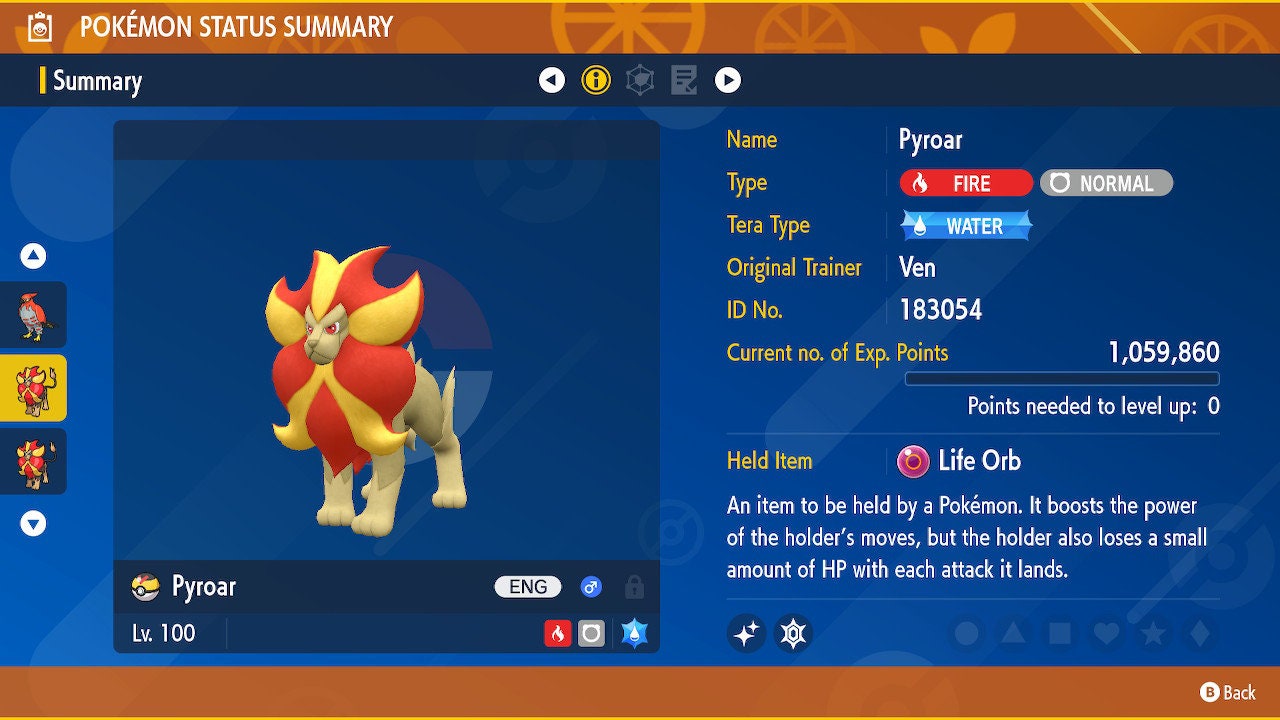Screen dimensions: 1280x720
Task: Select the Water Tera Type emblem
Action: coord(964,225)
